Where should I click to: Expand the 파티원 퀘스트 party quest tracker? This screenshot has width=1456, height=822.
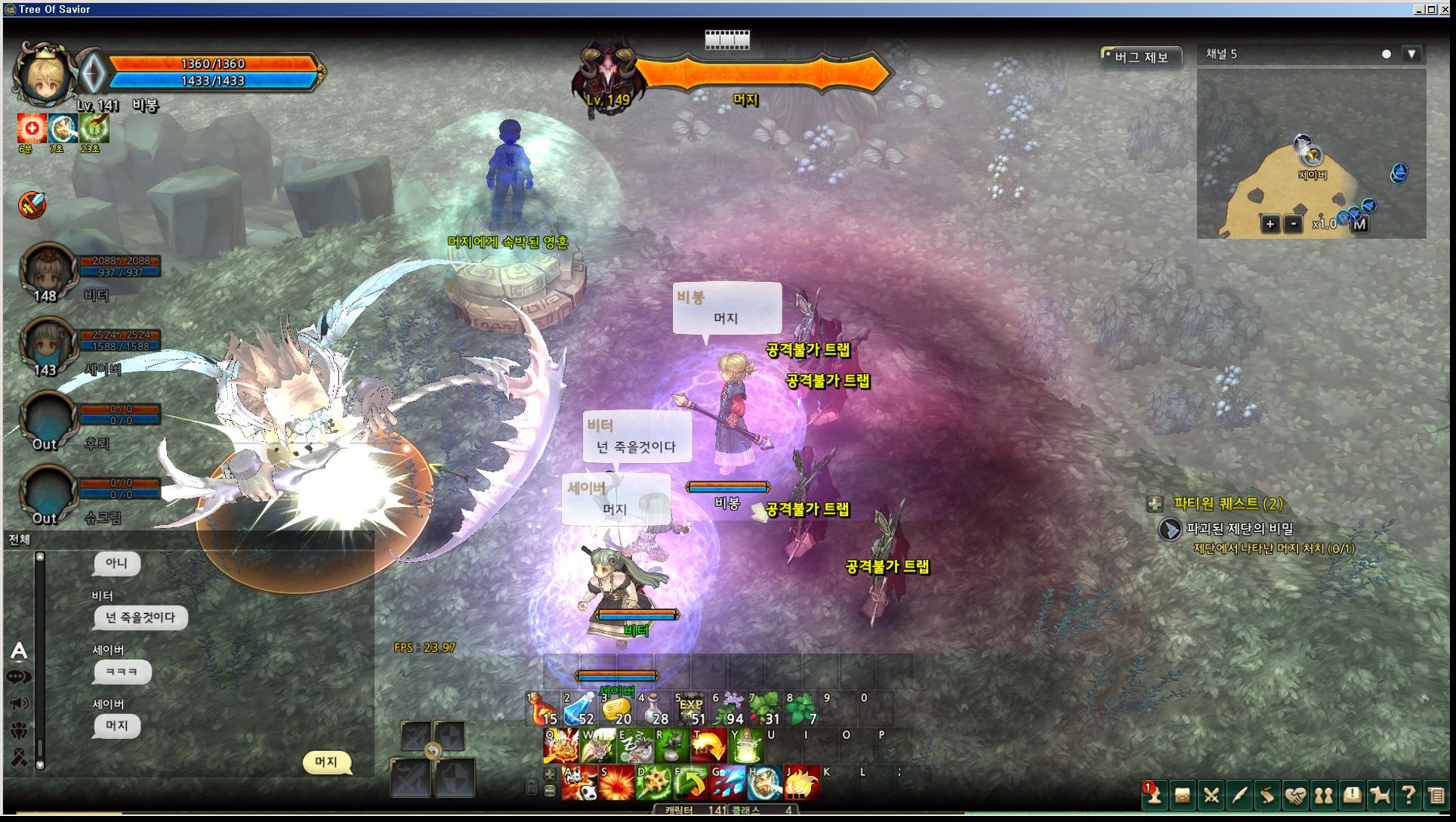(x=1155, y=504)
